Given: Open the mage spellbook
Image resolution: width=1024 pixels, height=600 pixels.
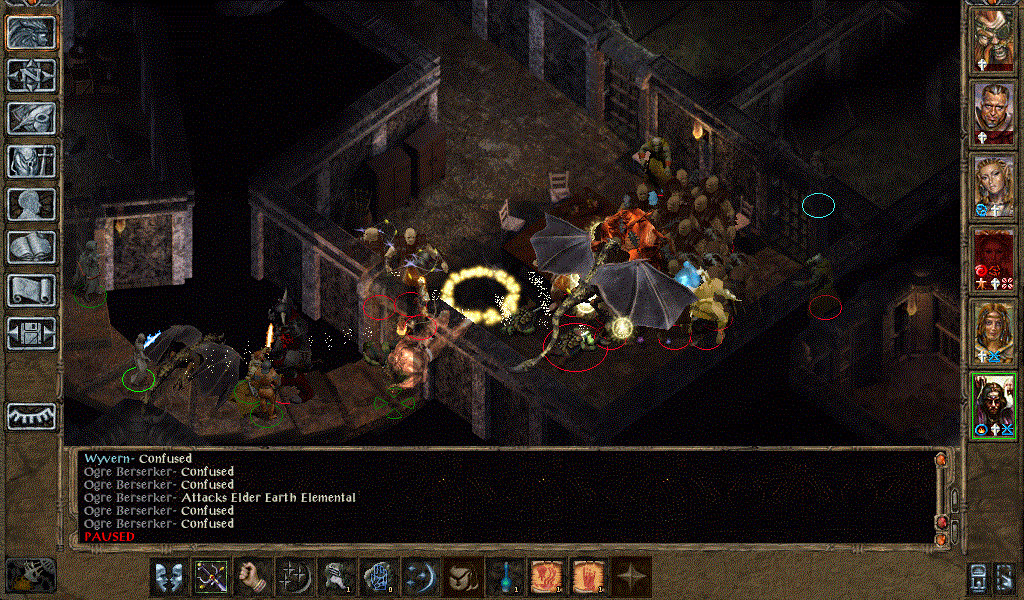Looking at the screenshot, I should point(32,247).
